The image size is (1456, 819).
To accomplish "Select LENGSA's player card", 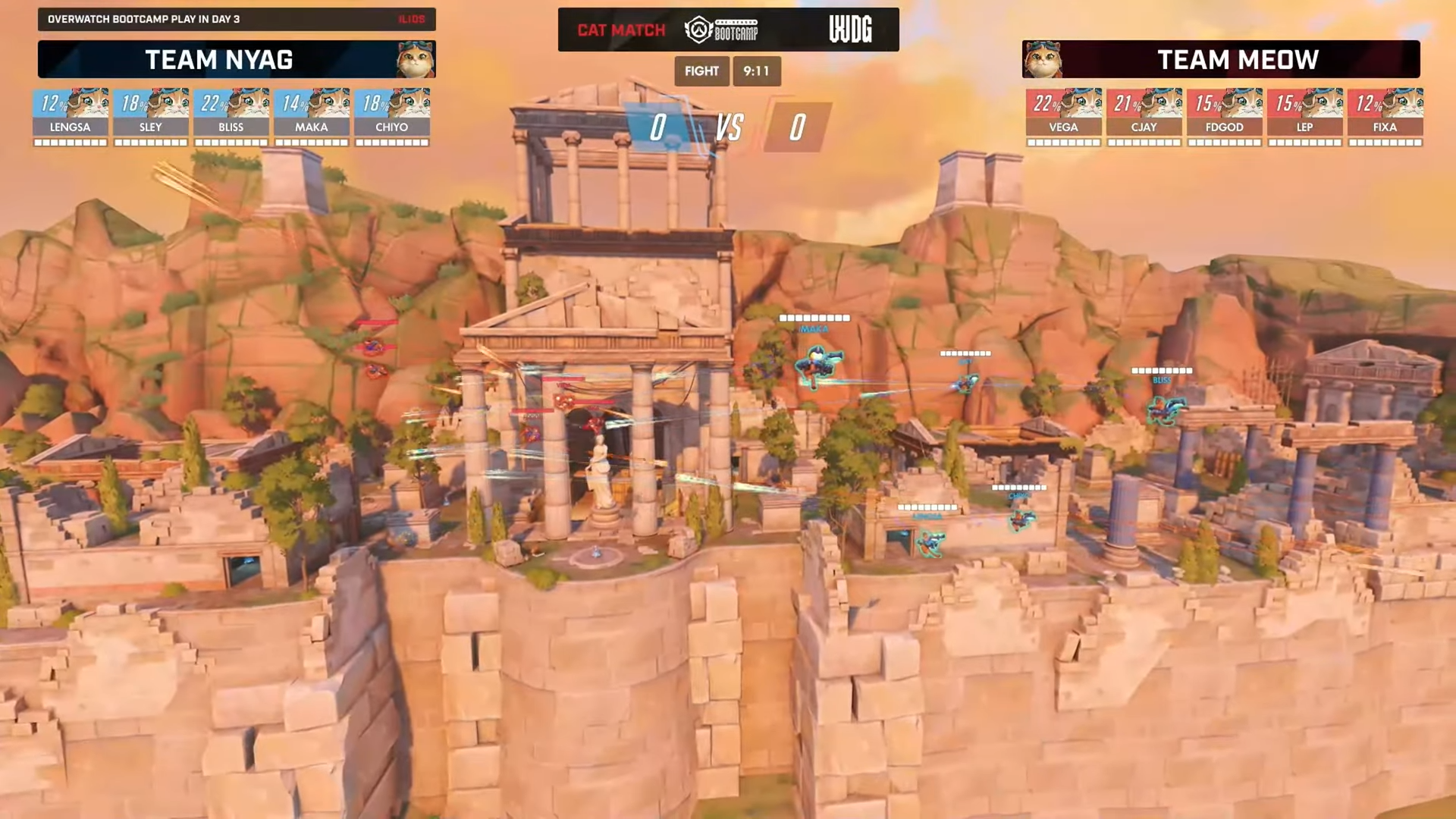I will pyautogui.click(x=71, y=116).
